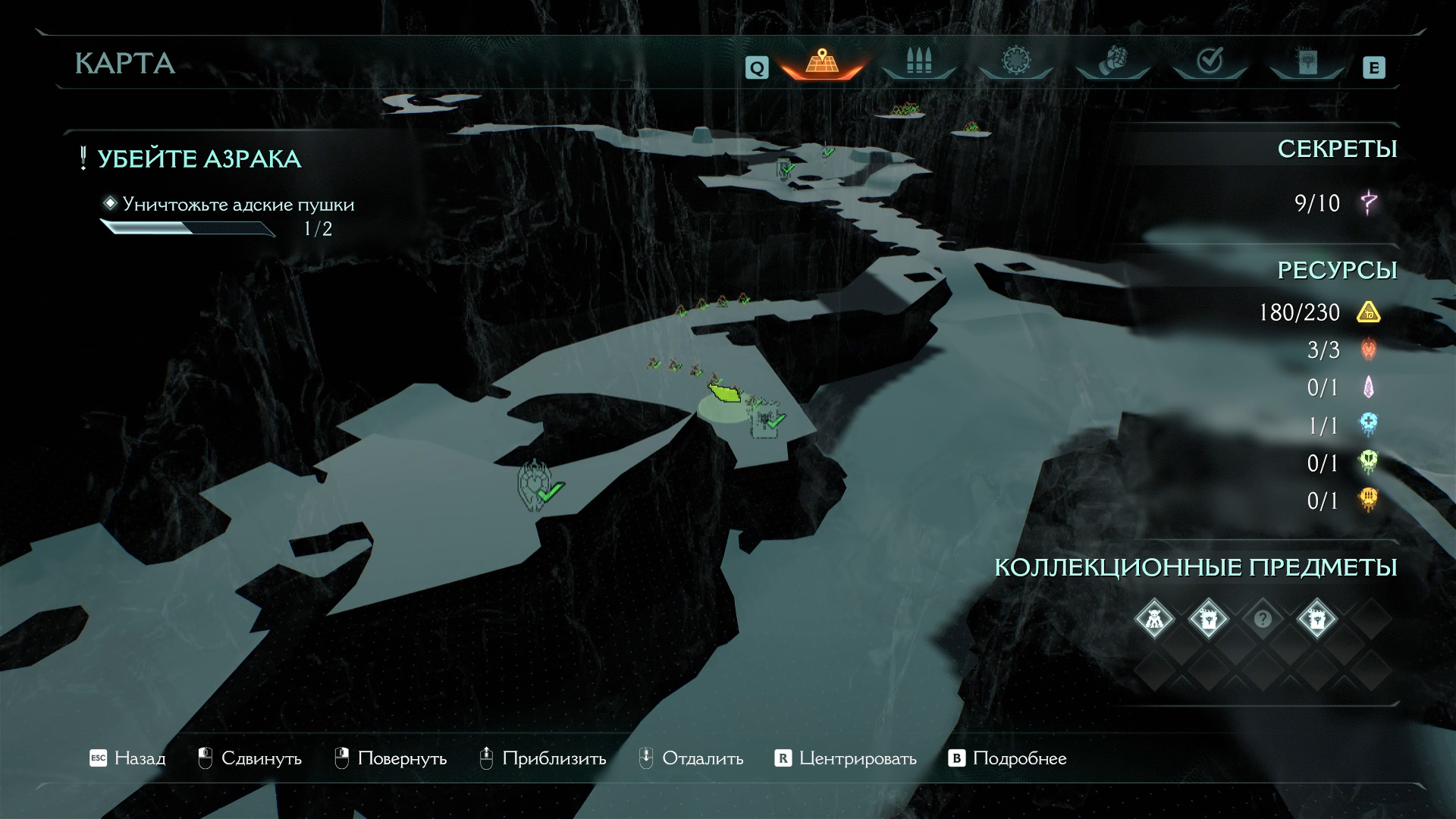Select the large completed shield marker on map
1456x819 pixels.
point(535,484)
